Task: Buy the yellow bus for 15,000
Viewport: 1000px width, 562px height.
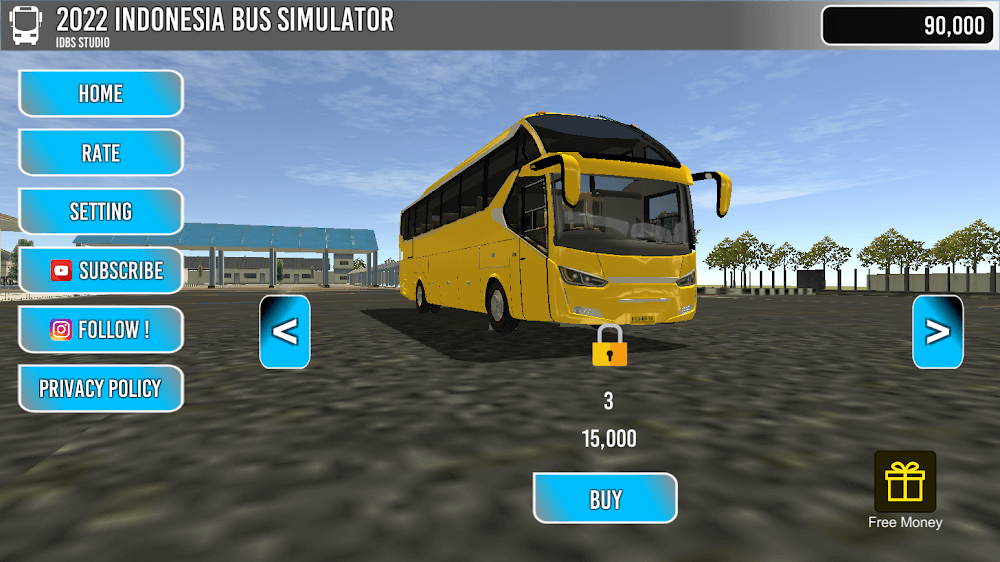Action: (x=605, y=498)
